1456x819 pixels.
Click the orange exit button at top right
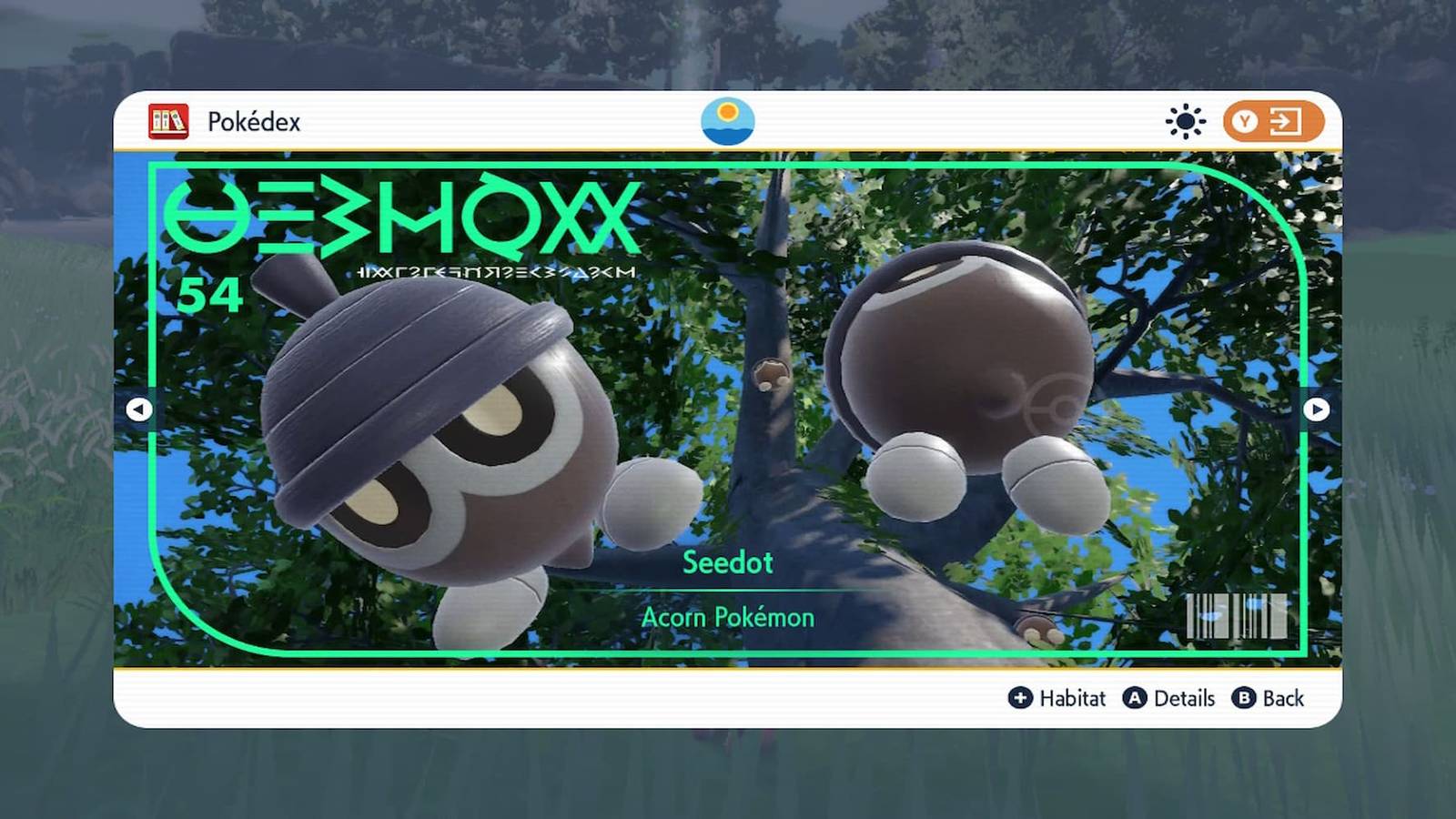(1272, 121)
